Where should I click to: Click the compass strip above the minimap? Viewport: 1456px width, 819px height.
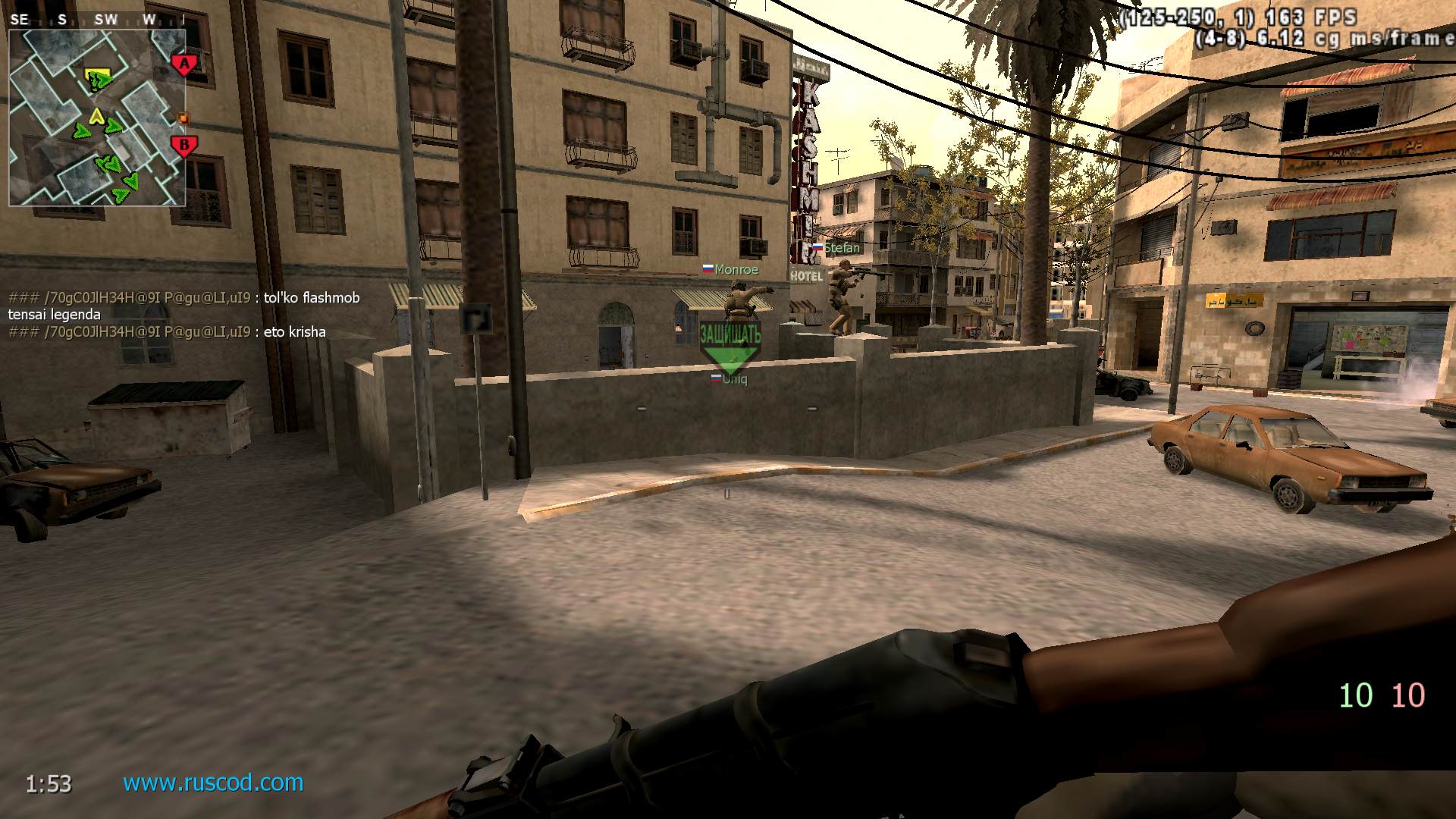pyautogui.click(x=96, y=20)
